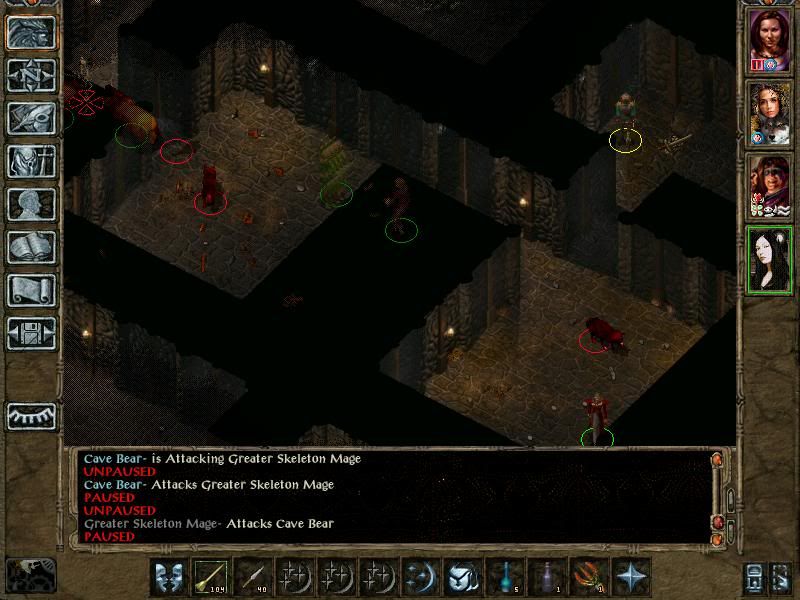Open the mage spellbook with the open-book button
The width and height of the screenshot is (800, 600).
click(x=30, y=247)
